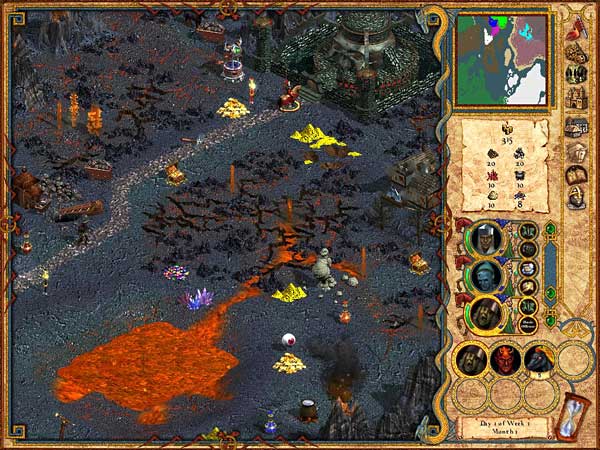Choose the red devil creature slot
This screenshot has width=600, height=450.
(504, 359)
